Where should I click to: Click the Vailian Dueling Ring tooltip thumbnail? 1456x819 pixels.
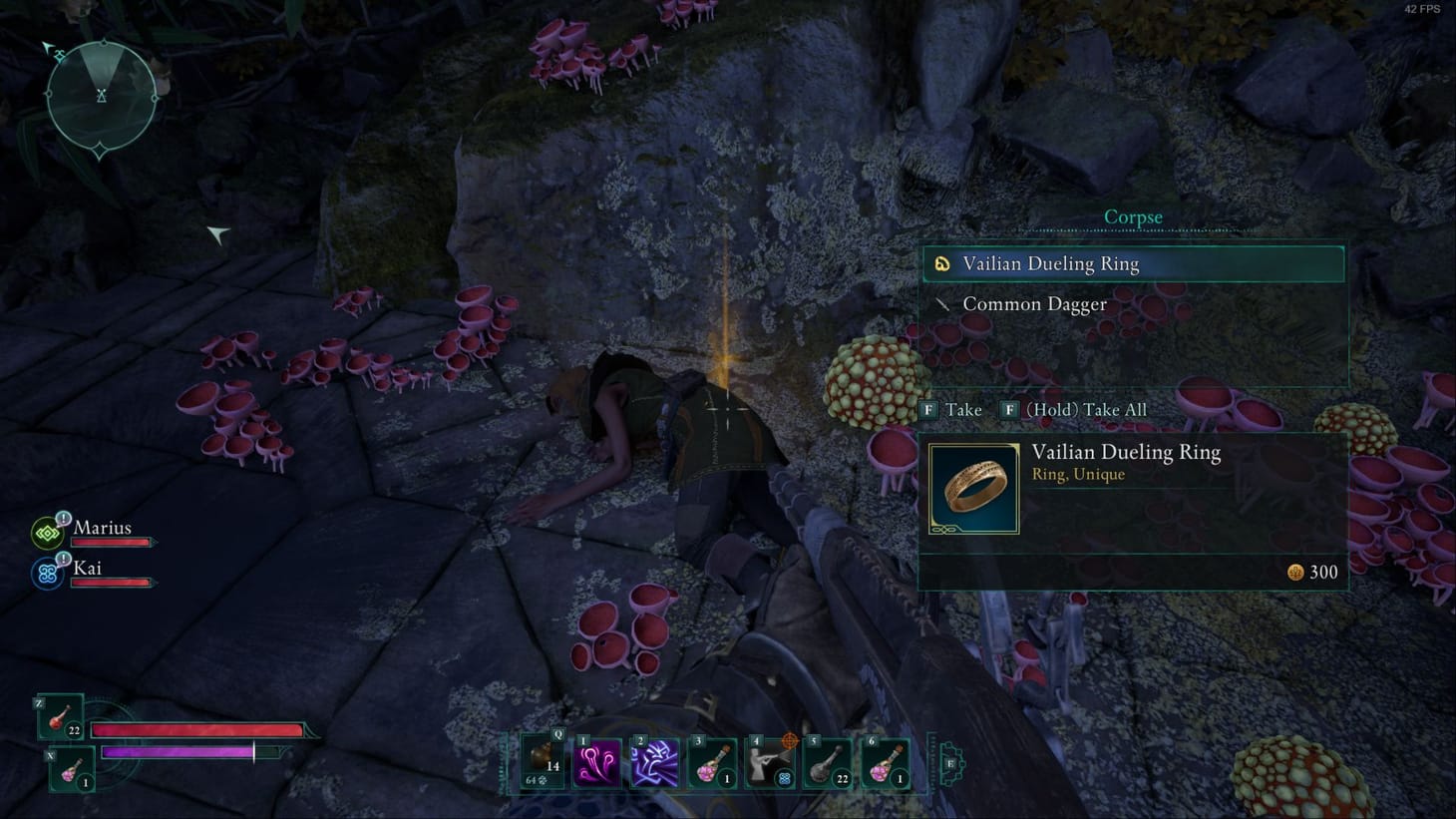[x=972, y=488]
